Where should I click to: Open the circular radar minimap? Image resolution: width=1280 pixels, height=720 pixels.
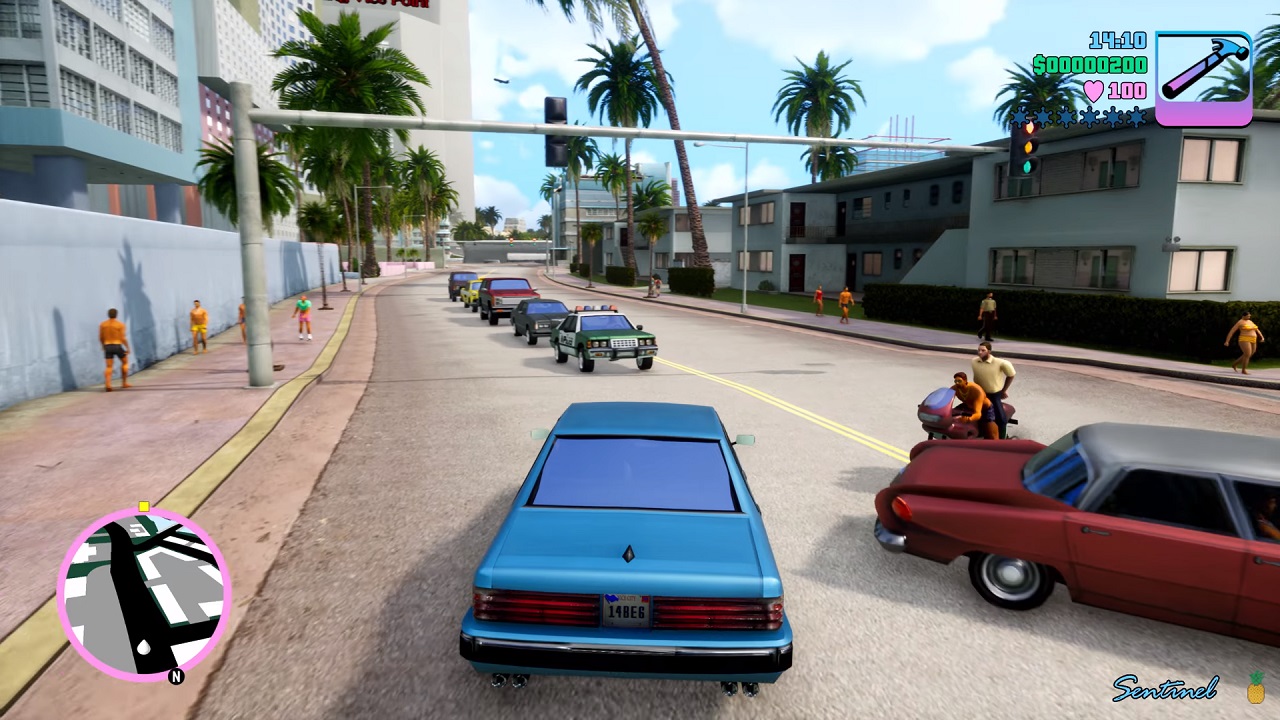144,595
